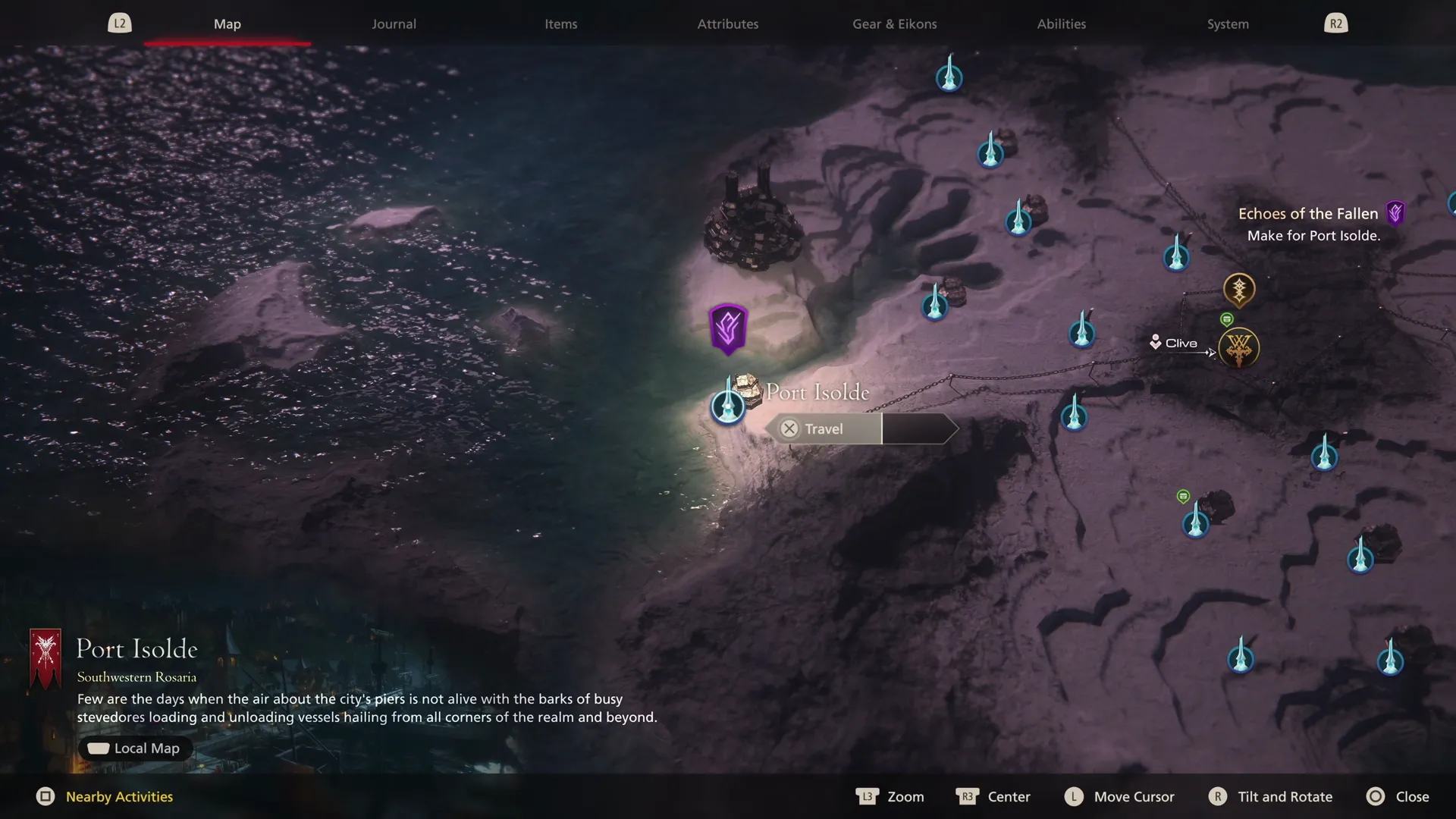Select the gold main quest marker near Clive
1456x819 pixels.
pos(1239,289)
